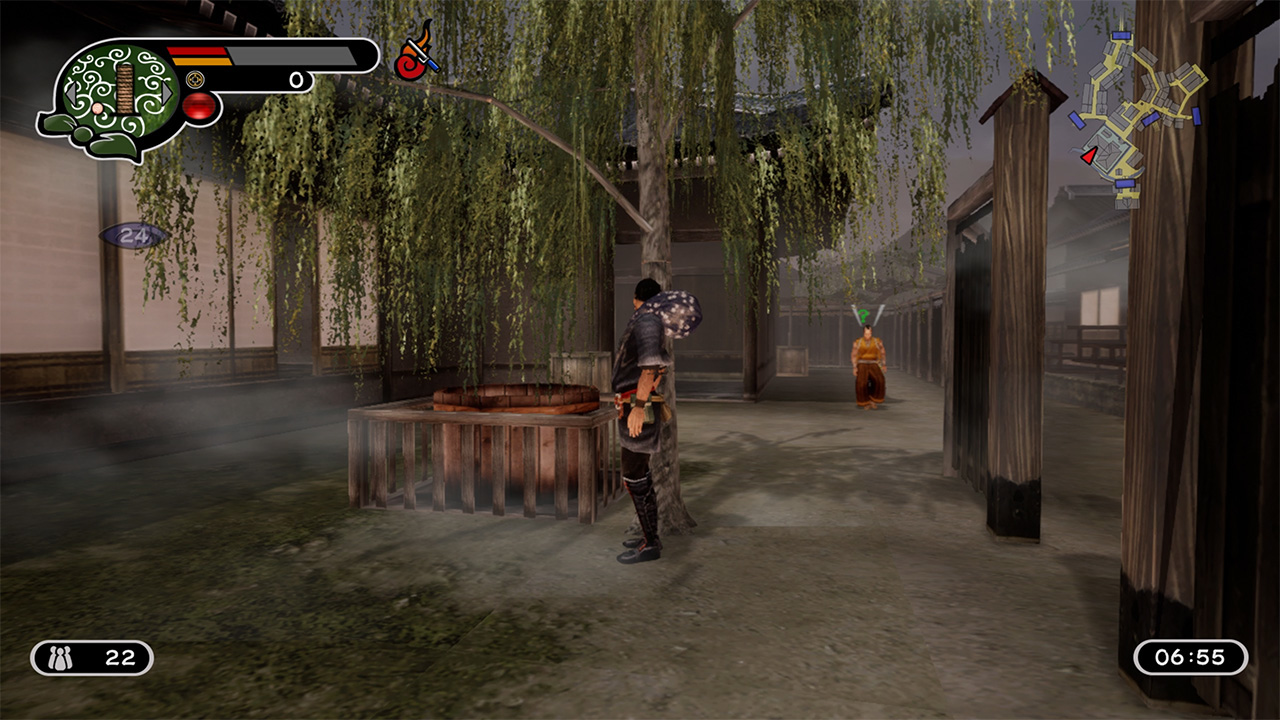Image resolution: width=1280 pixels, height=720 pixels.
Task: Select the villager in orange clothing
Action: 866,355
